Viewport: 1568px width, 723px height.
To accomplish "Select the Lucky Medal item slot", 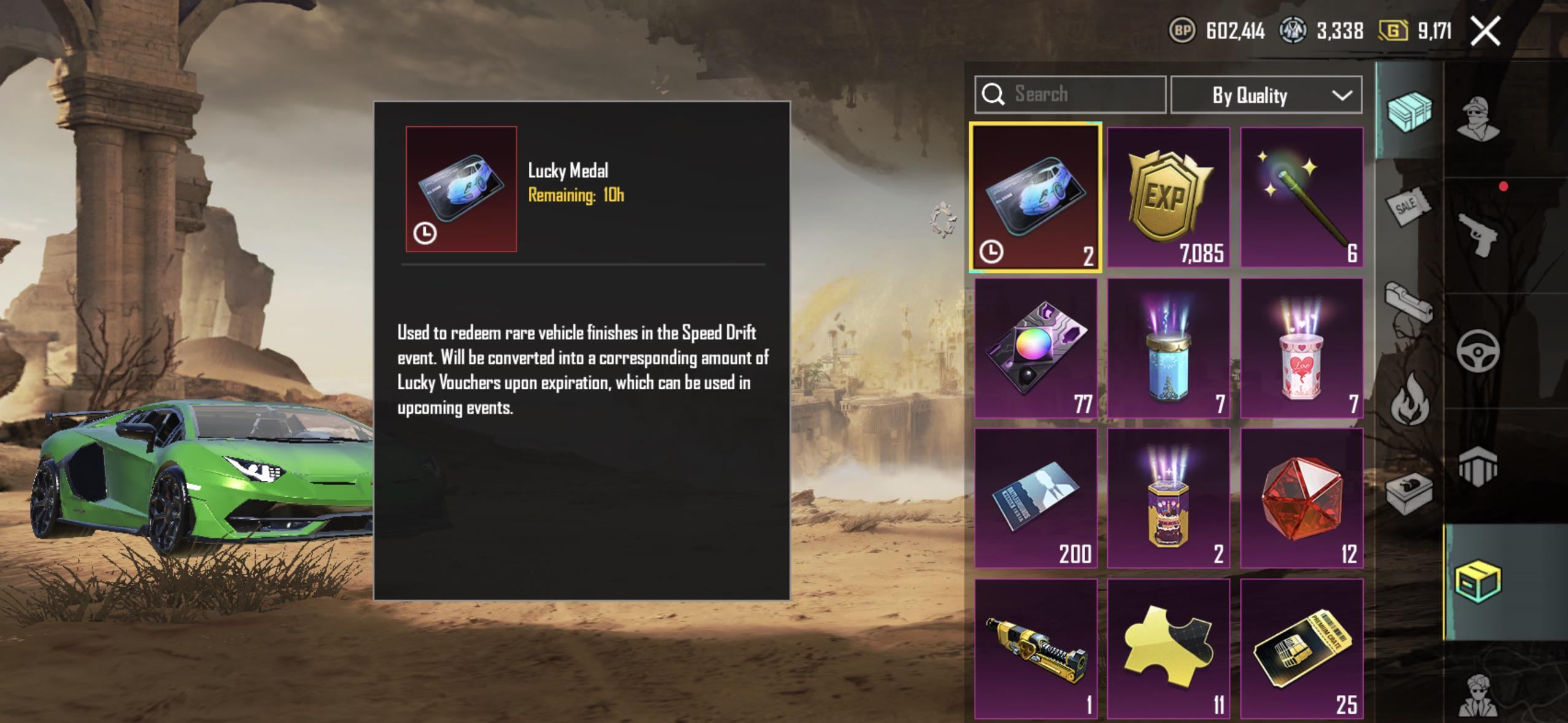I will (1036, 197).
